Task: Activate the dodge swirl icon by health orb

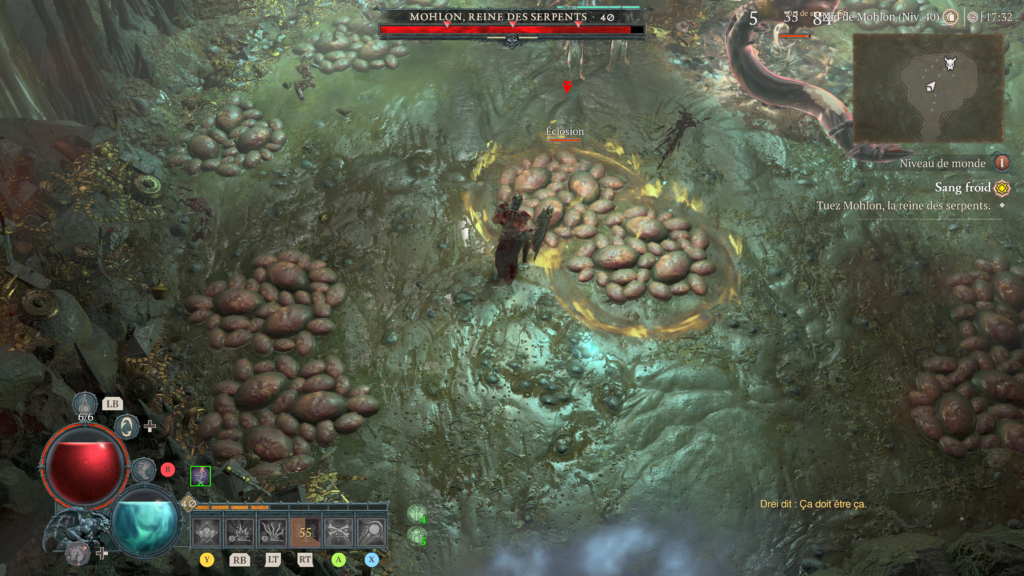Action: pos(127,427)
